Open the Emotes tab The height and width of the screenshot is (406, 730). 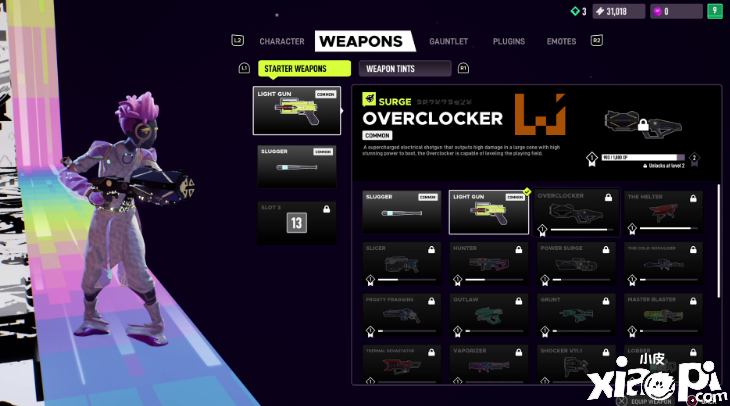point(561,42)
